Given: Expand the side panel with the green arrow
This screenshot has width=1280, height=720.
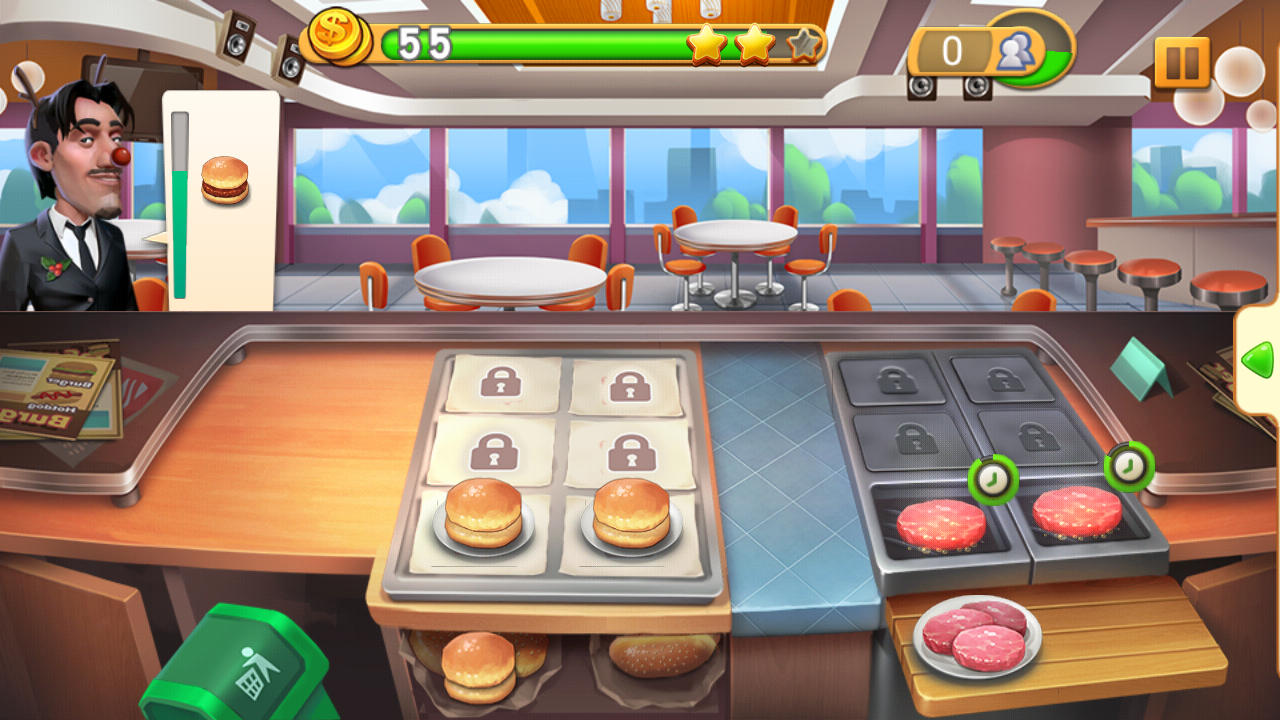Looking at the screenshot, I should coord(1257,359).
